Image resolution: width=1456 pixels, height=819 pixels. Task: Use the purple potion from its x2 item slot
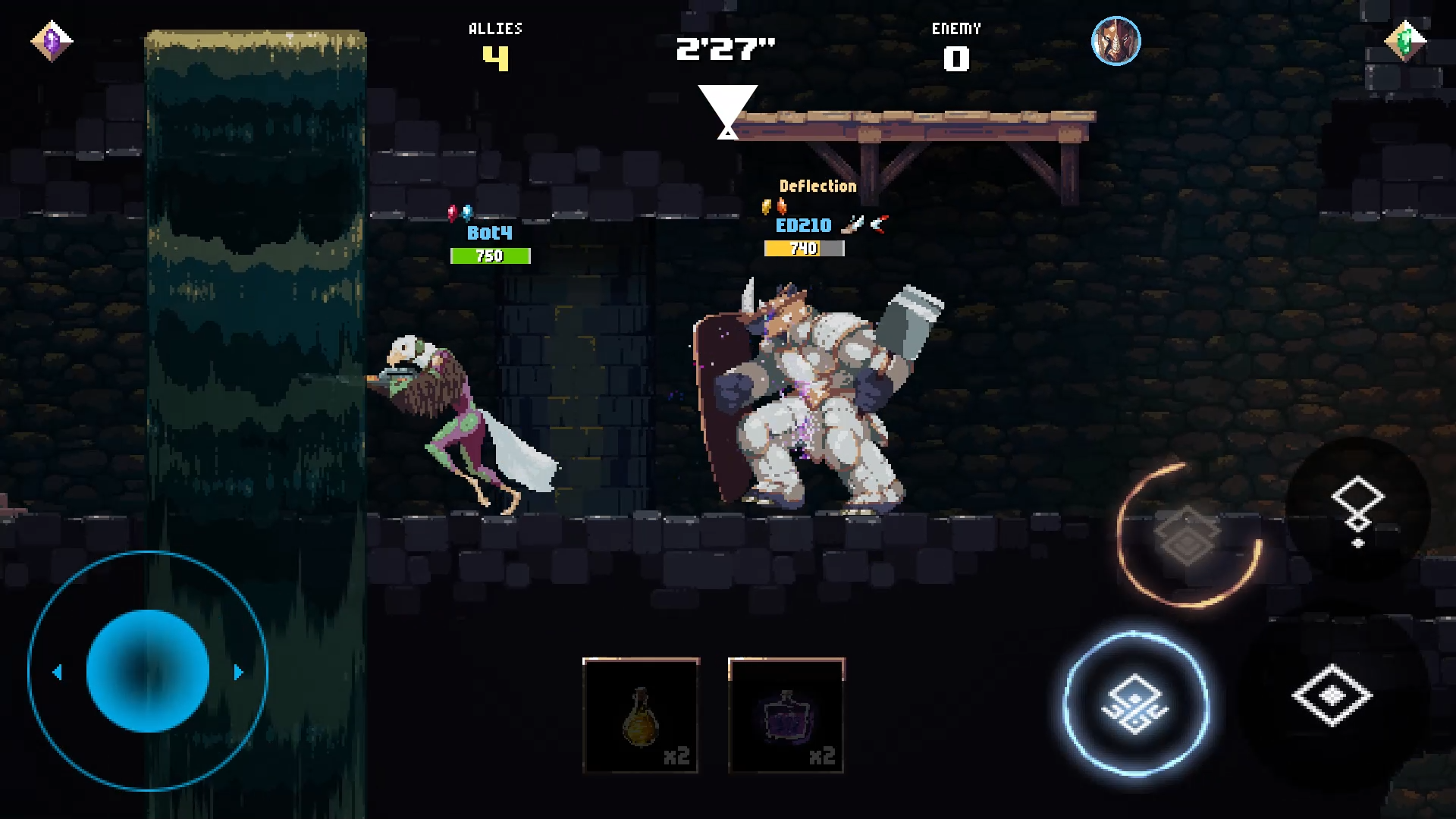[786, 714]
